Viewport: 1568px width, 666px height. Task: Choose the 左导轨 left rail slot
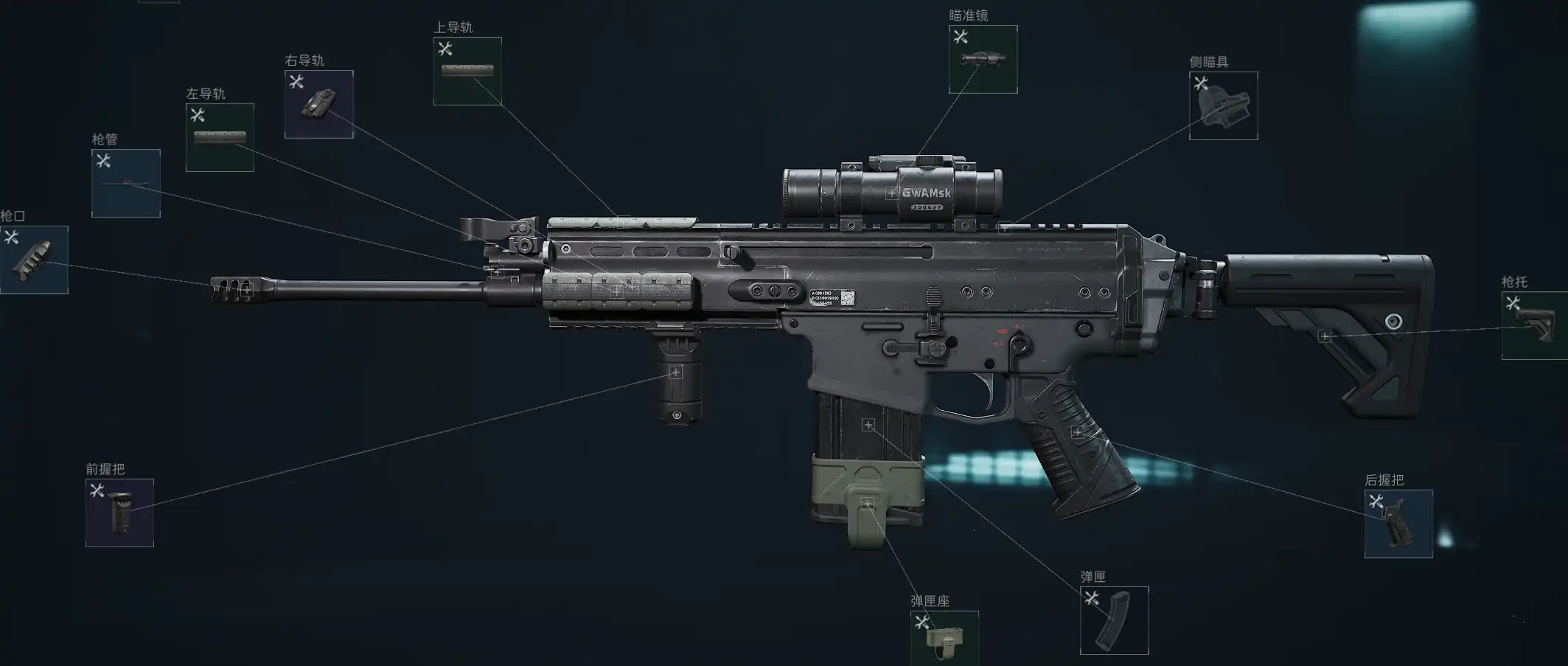220,138
